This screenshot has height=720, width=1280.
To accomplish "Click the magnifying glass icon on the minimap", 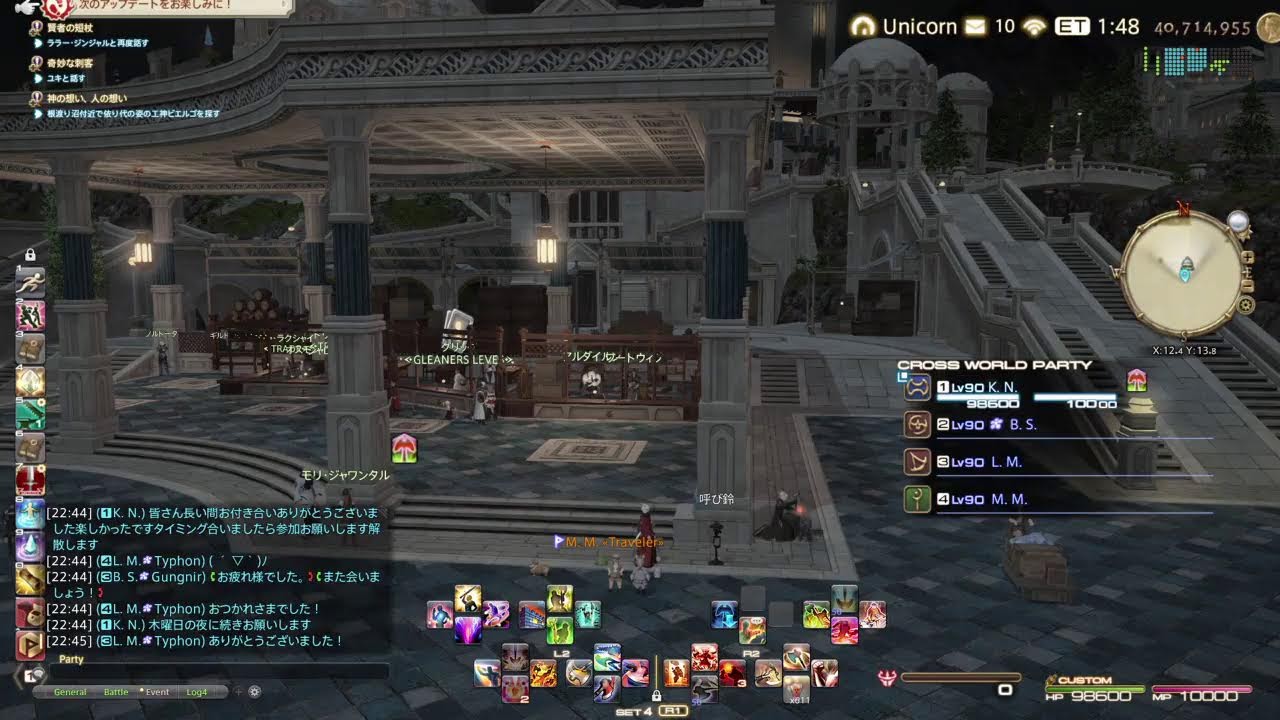I will click(1238, 222).
